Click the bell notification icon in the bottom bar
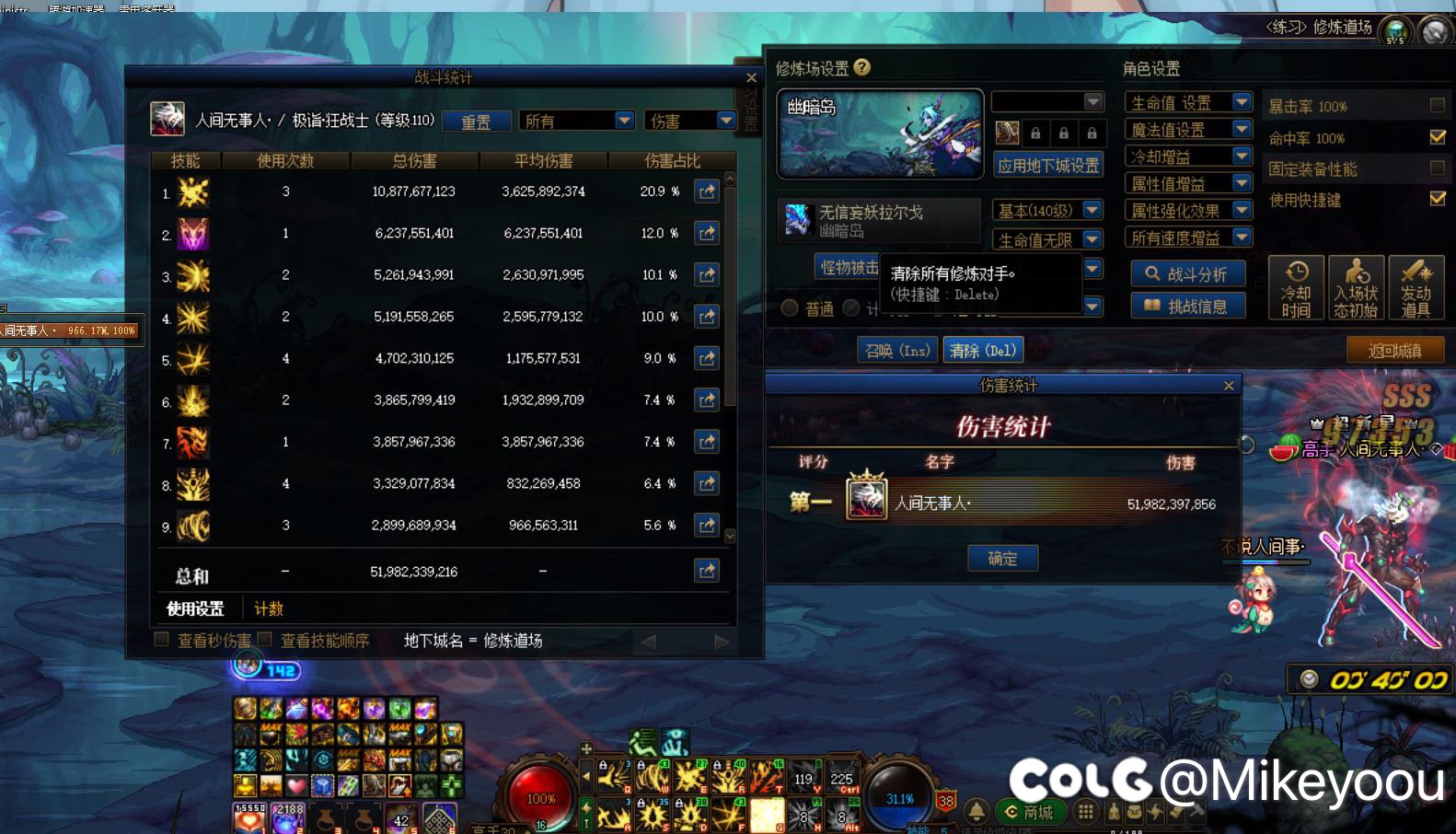Viewport: 1456px width, 834px height. tap(976, 812)
